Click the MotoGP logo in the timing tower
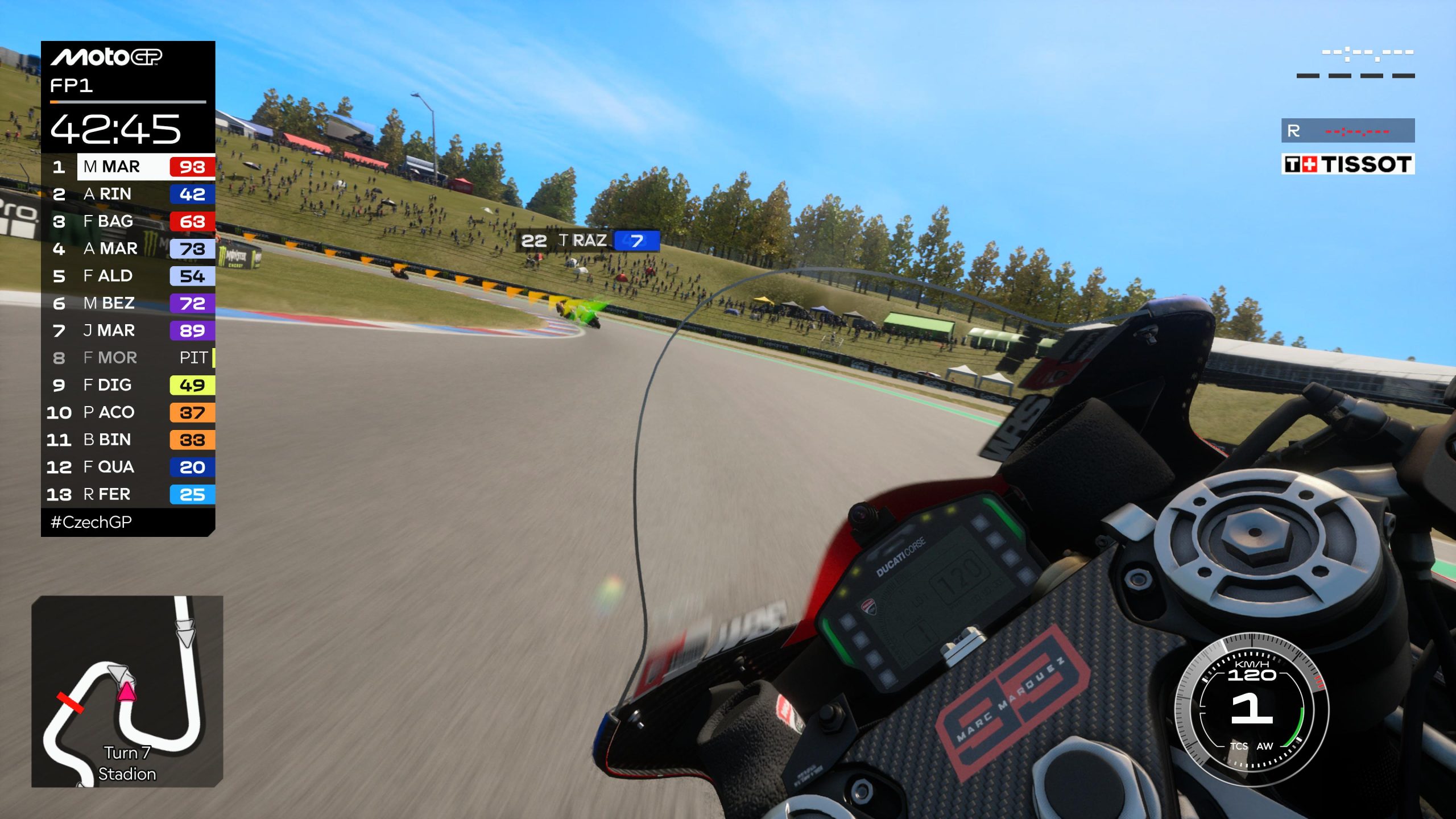 click(107, 57)
